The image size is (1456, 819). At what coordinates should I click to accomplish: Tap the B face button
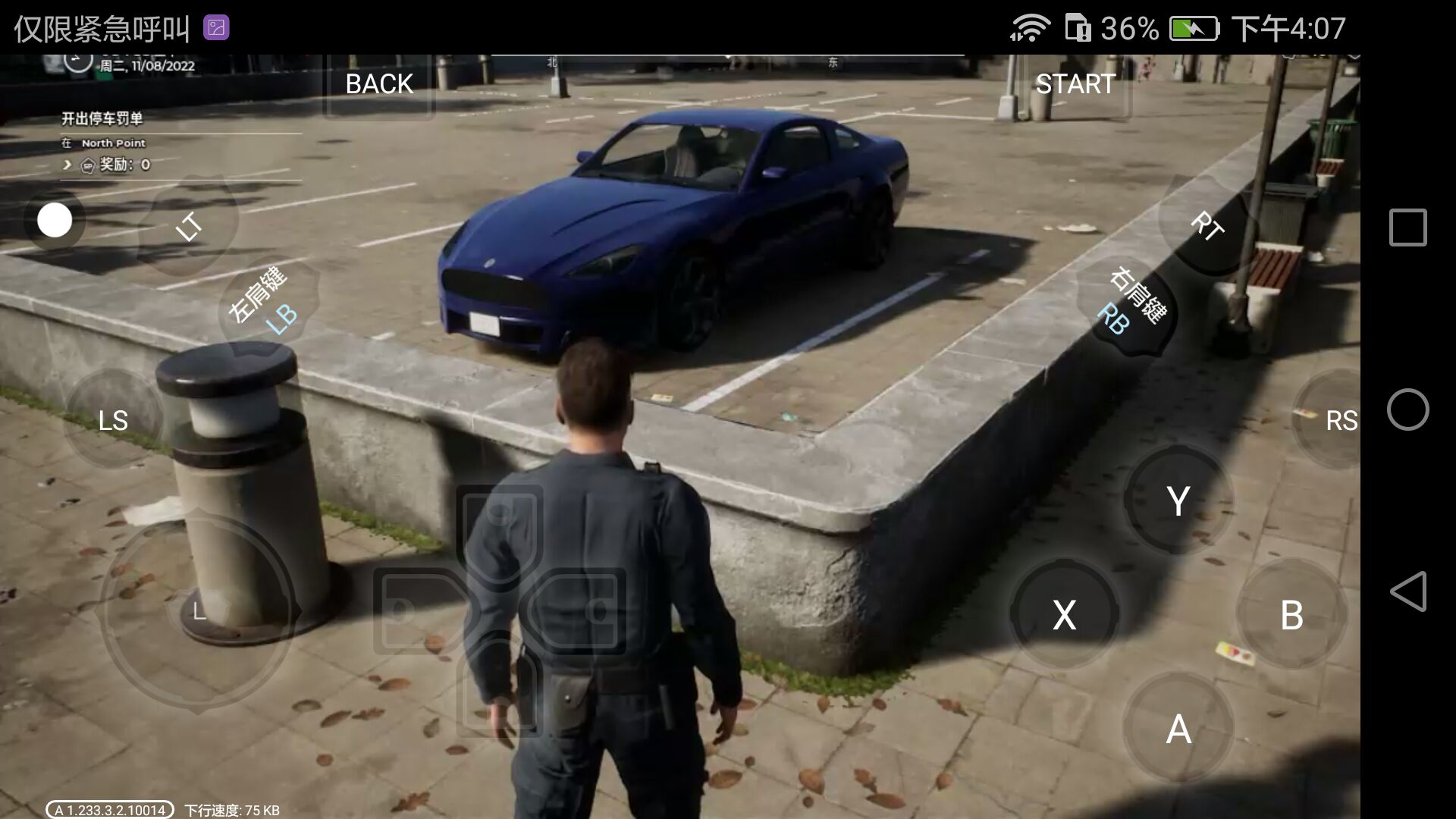pos(1291,614)
